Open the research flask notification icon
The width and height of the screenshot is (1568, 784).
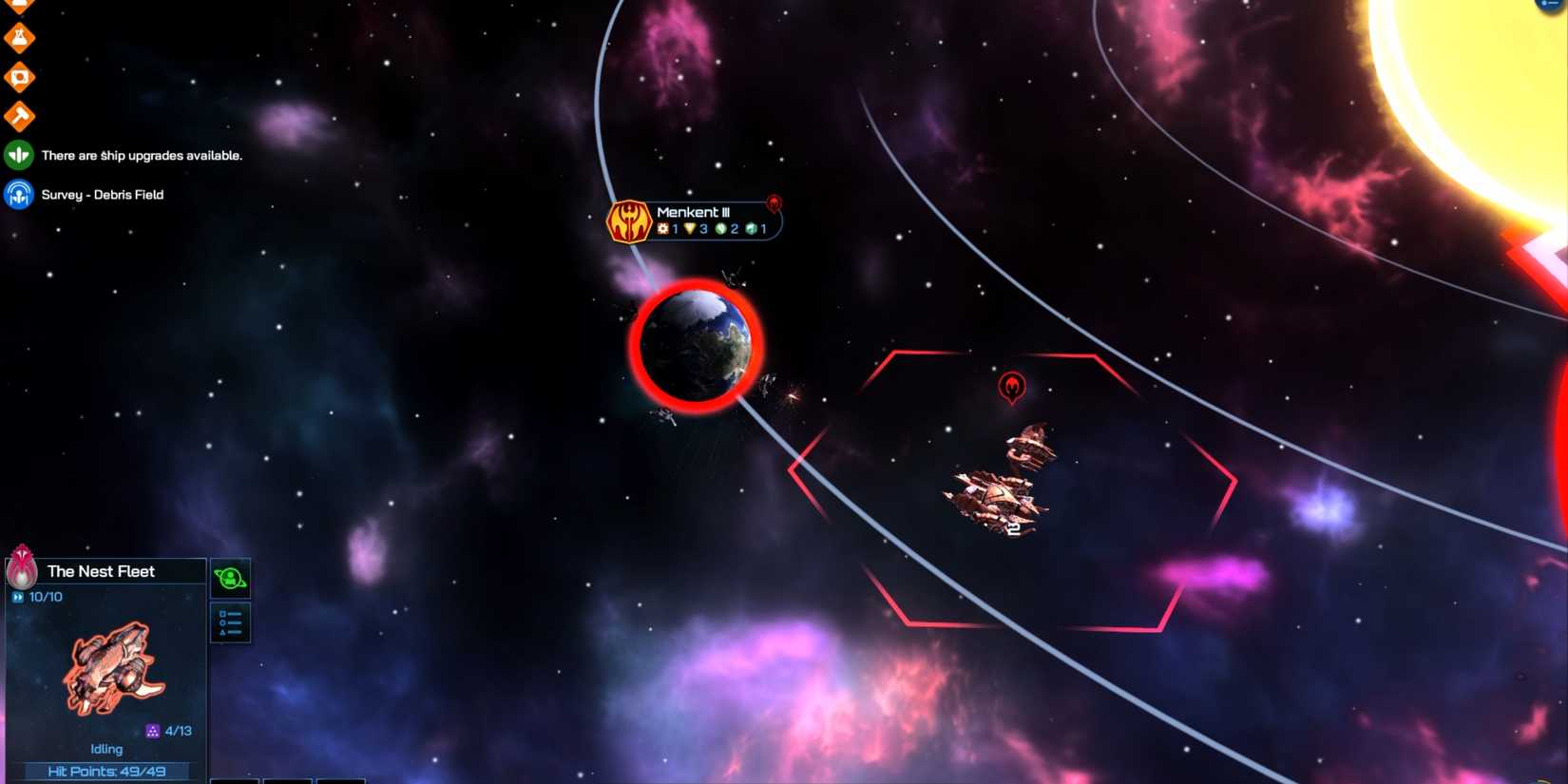pos(19,36)
